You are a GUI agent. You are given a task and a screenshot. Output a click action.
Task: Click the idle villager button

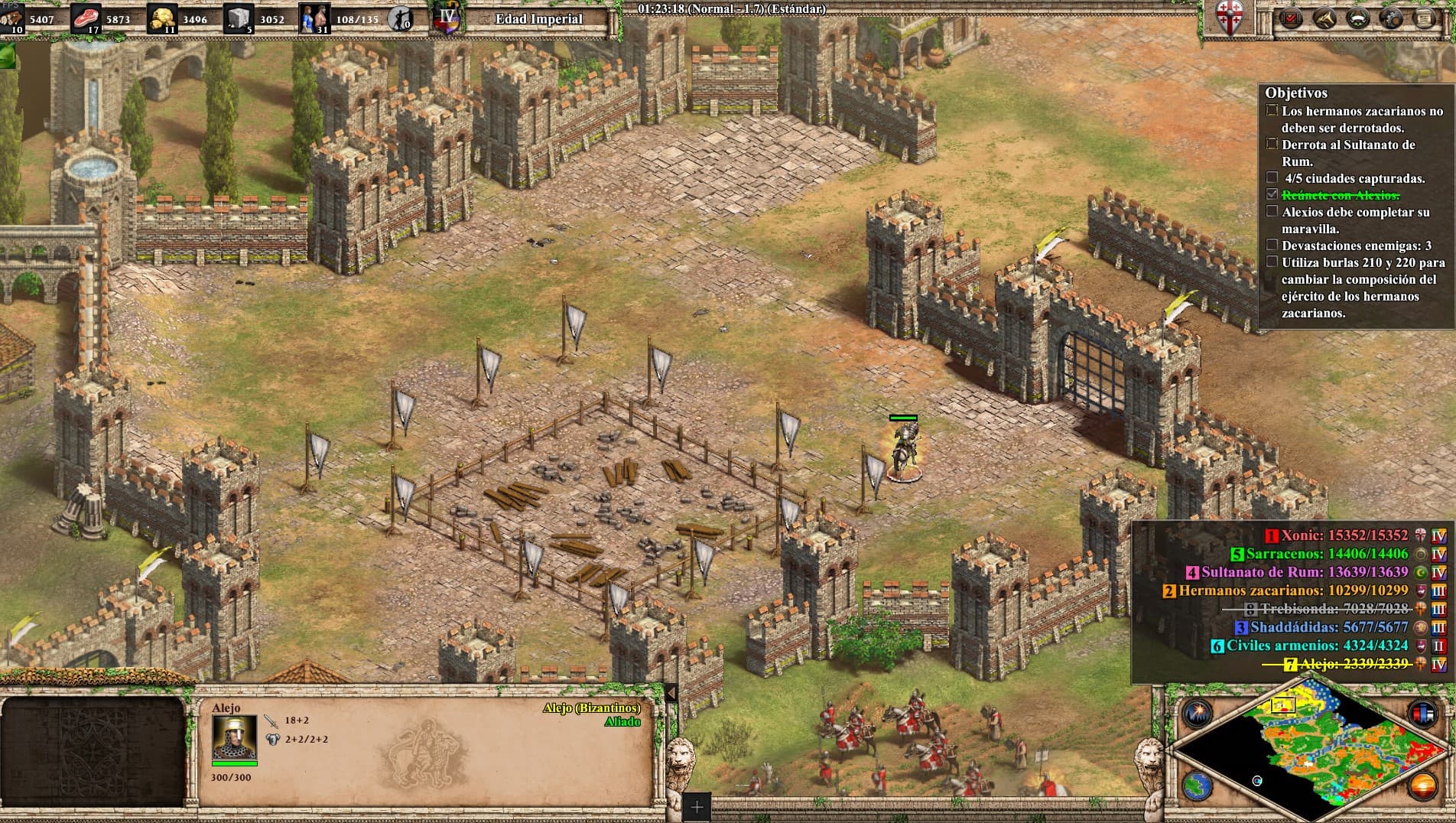399,18
